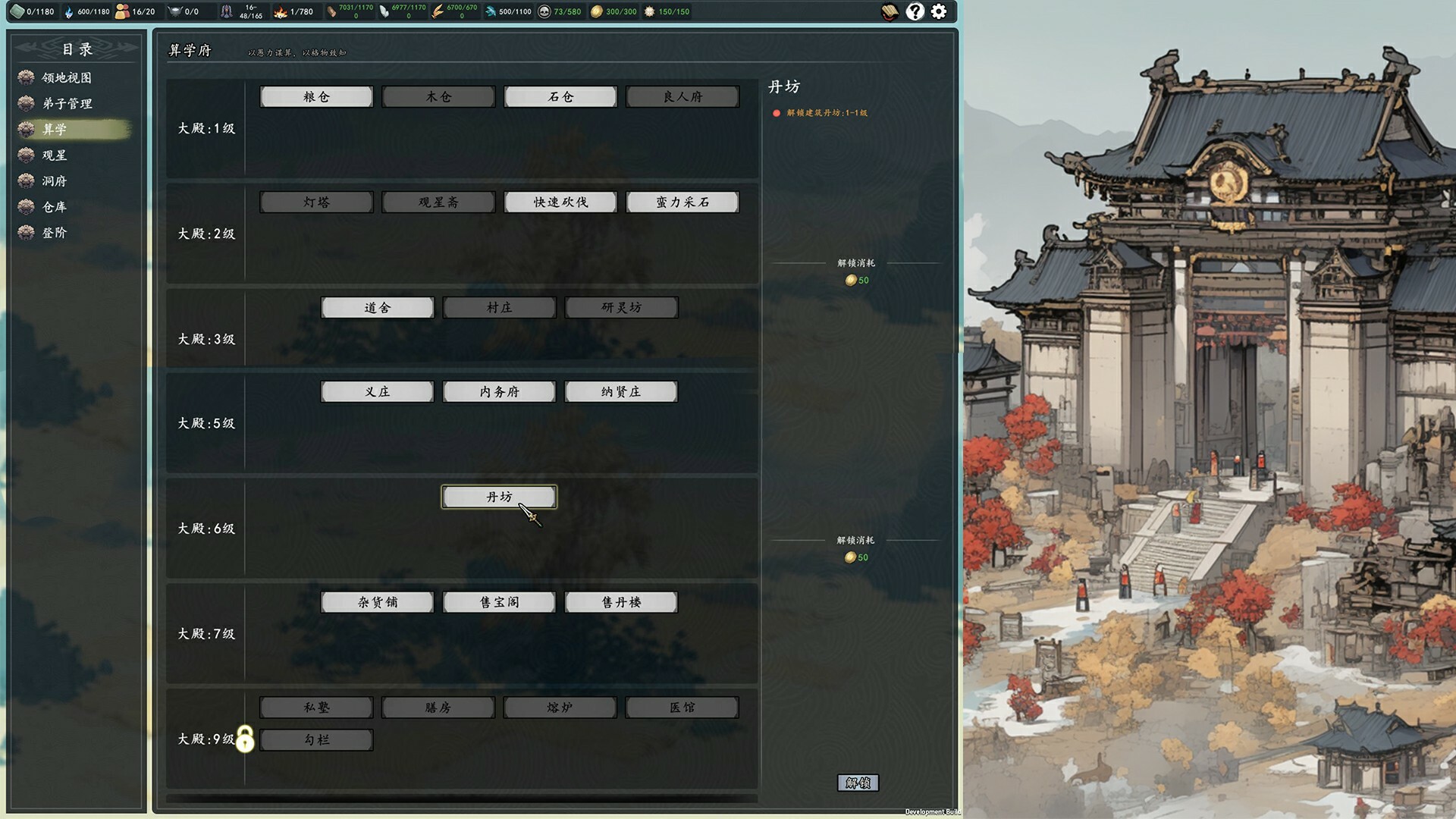Toggle the 石仓 building option
Screen dimensions: 1456x819
[560, 96]
